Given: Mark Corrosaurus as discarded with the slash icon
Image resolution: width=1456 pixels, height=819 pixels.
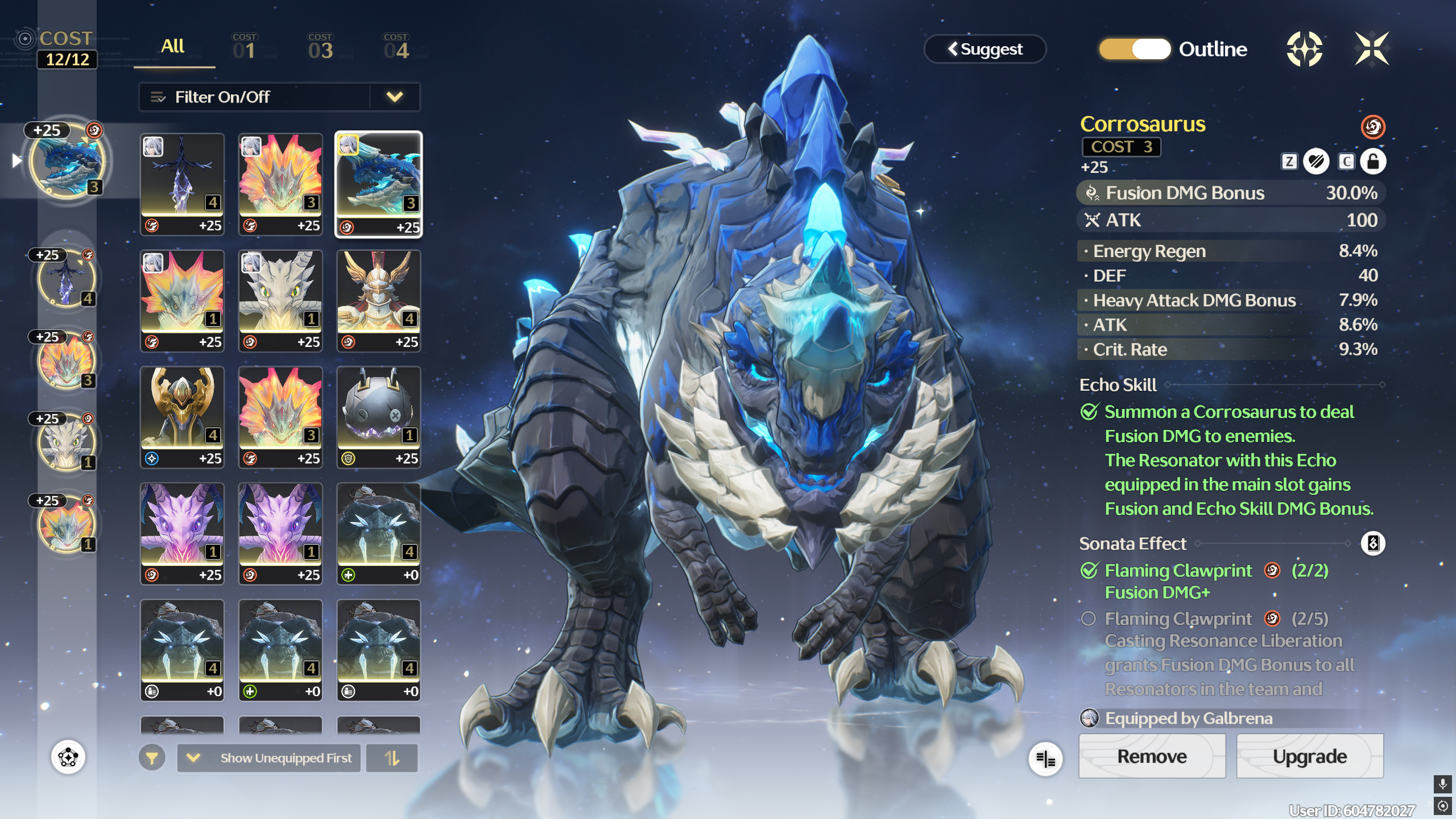Looking at the screenshot, I should 1316,162.
